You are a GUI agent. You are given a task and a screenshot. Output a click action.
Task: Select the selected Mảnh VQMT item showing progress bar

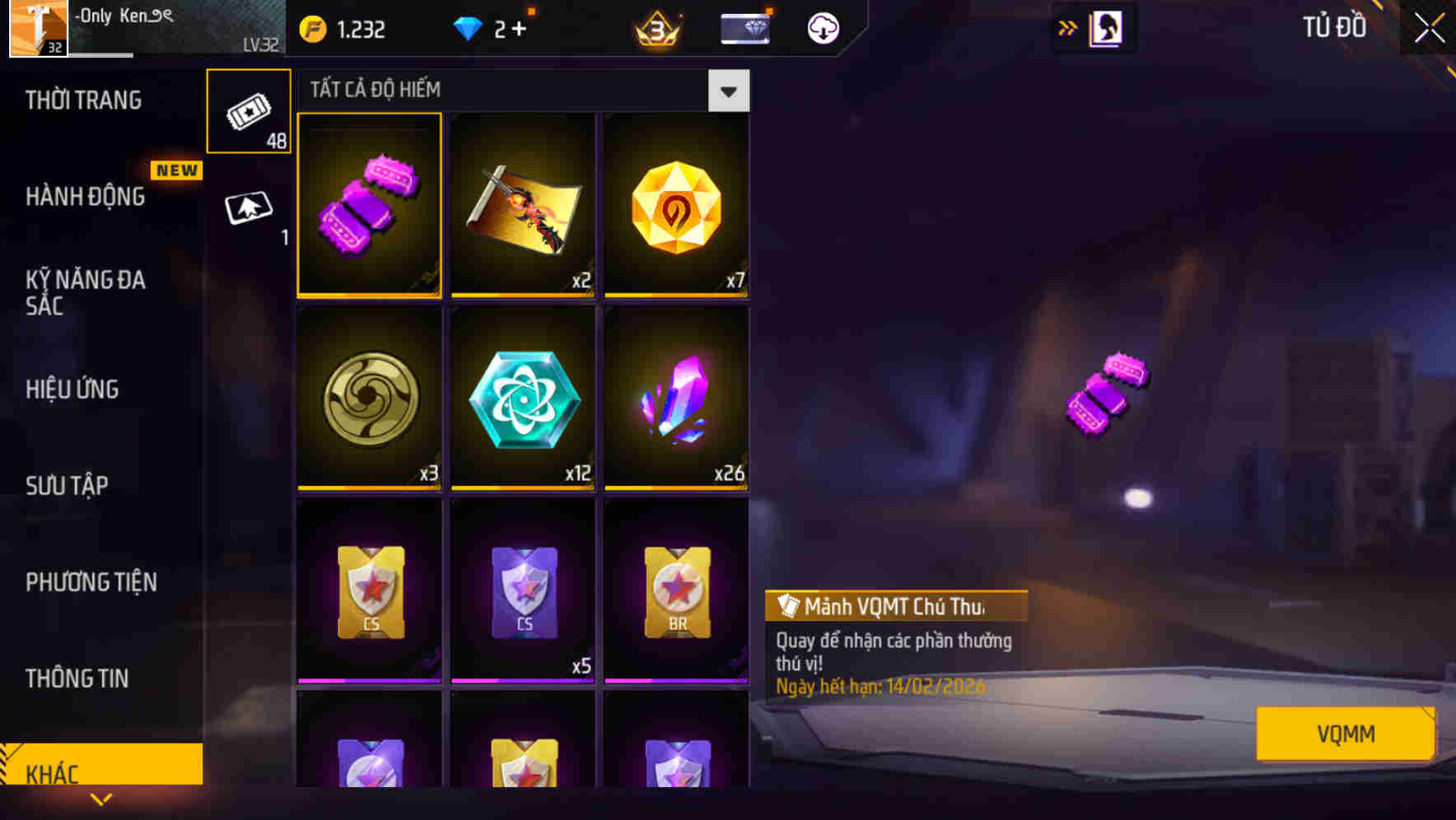click(x=370, y=205)
